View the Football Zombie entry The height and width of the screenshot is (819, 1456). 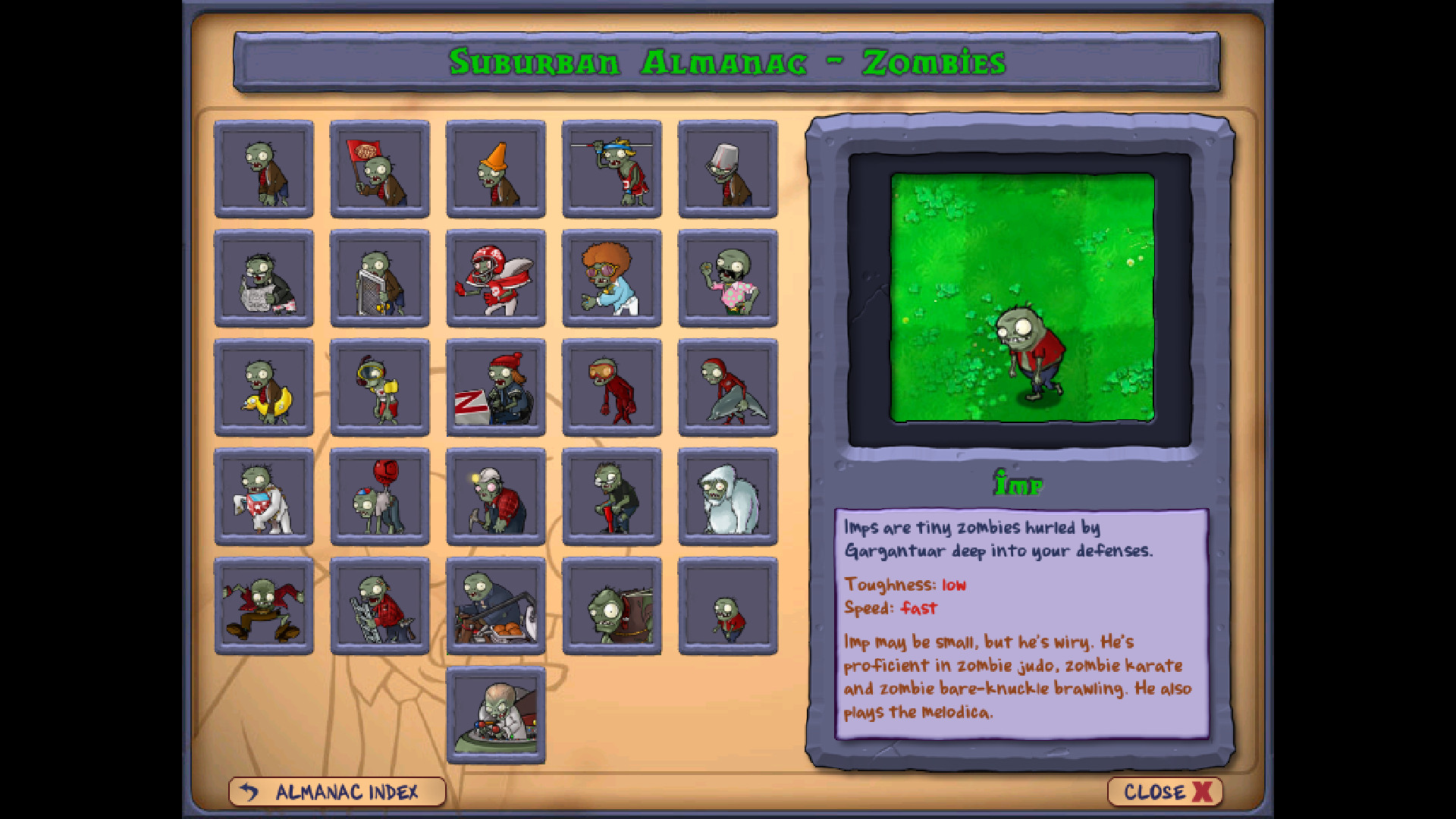(x=497, y=278)
